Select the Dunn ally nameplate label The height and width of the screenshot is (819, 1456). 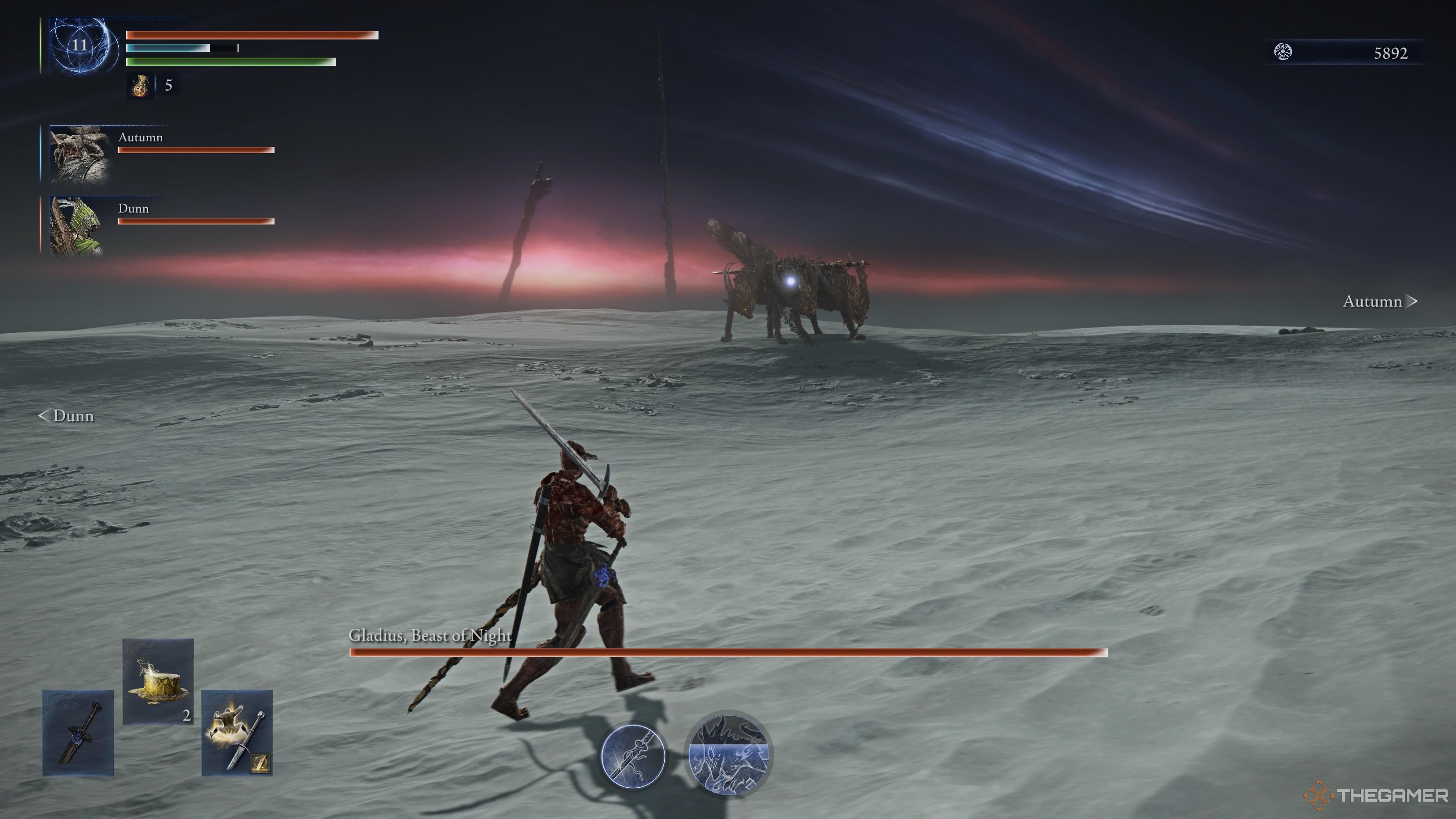[133, 209]
